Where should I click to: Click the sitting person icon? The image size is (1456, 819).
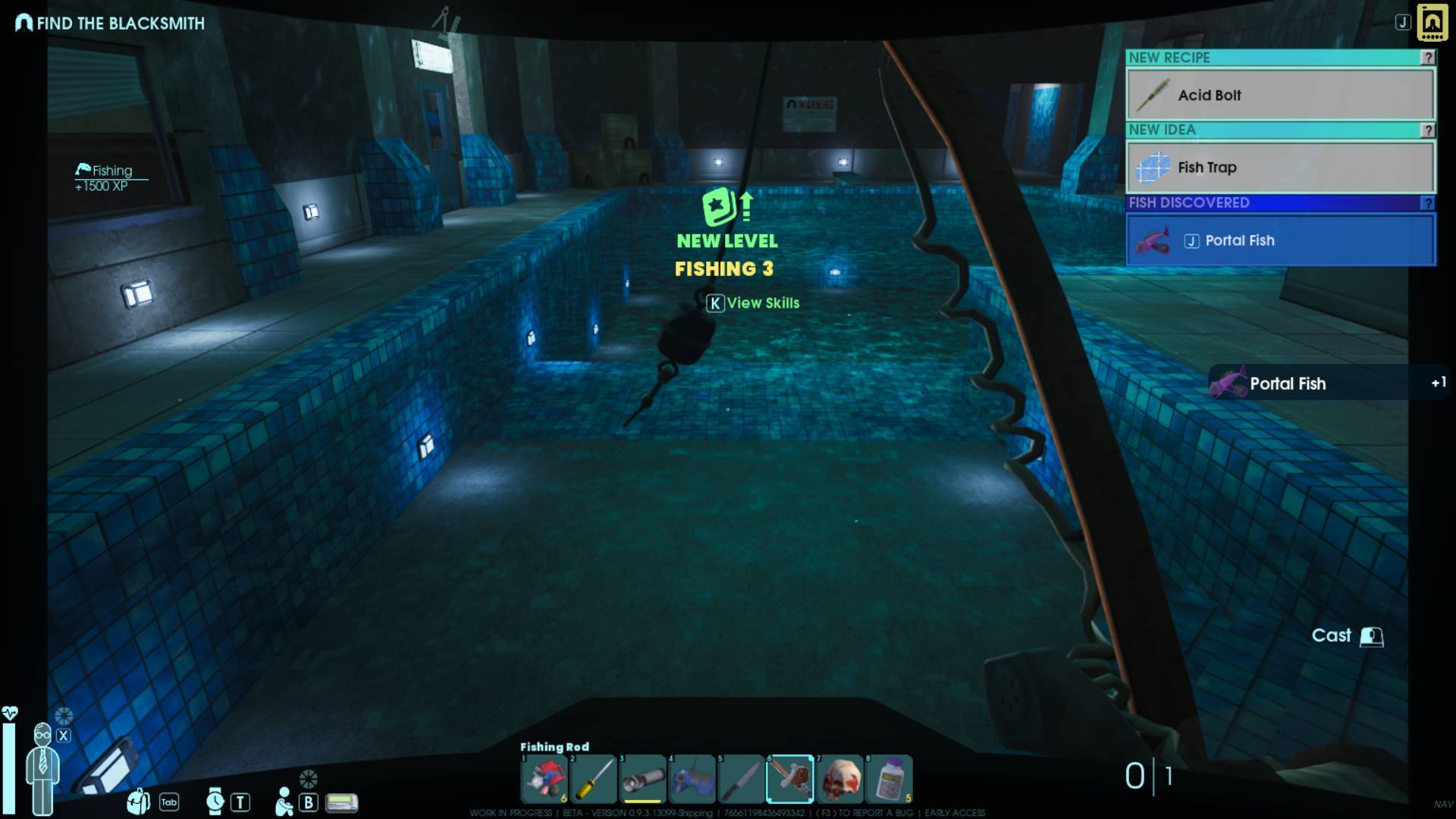pos(284,802)
